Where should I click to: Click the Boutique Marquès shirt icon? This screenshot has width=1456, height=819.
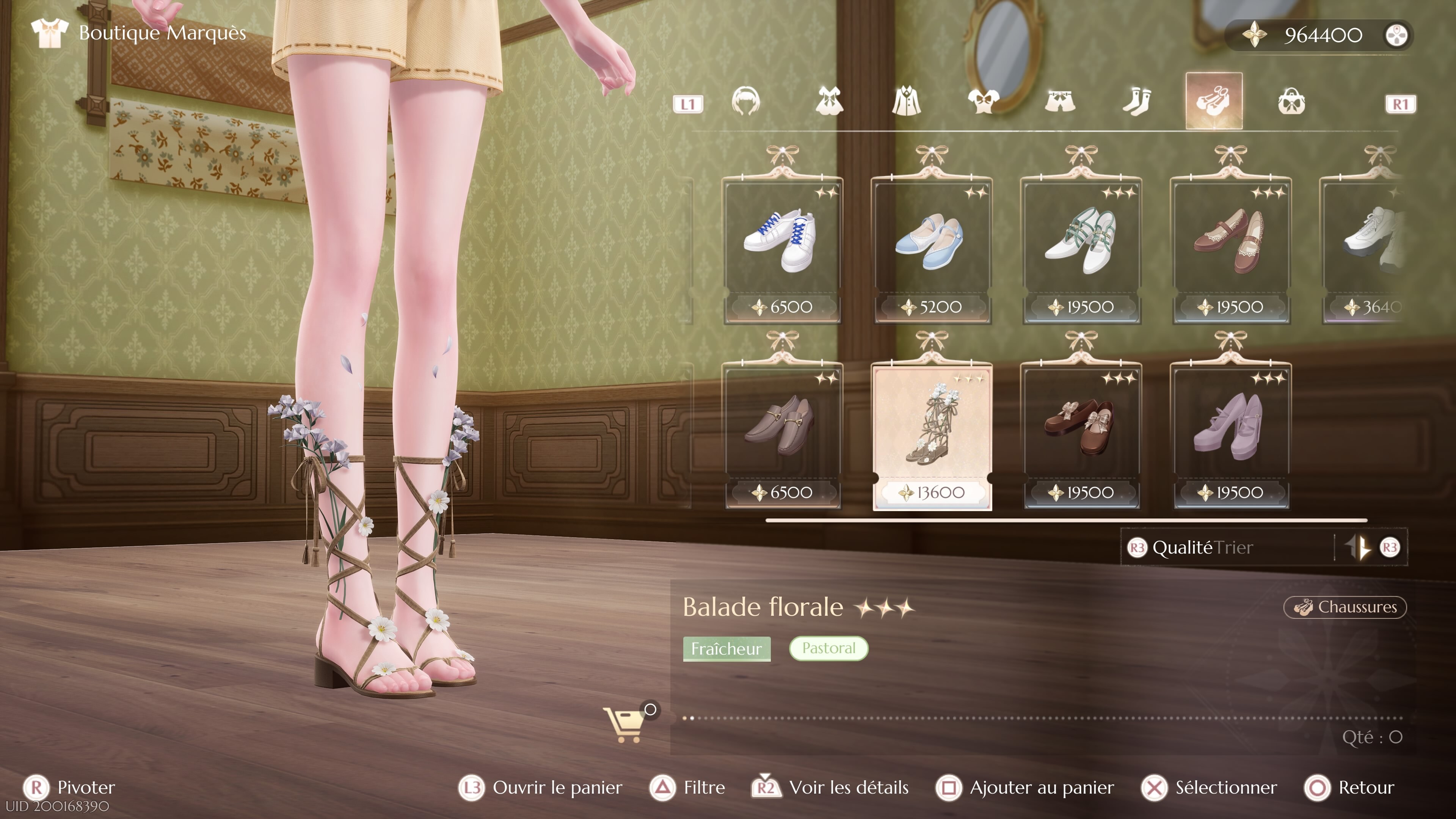click(x=50, y=32)
